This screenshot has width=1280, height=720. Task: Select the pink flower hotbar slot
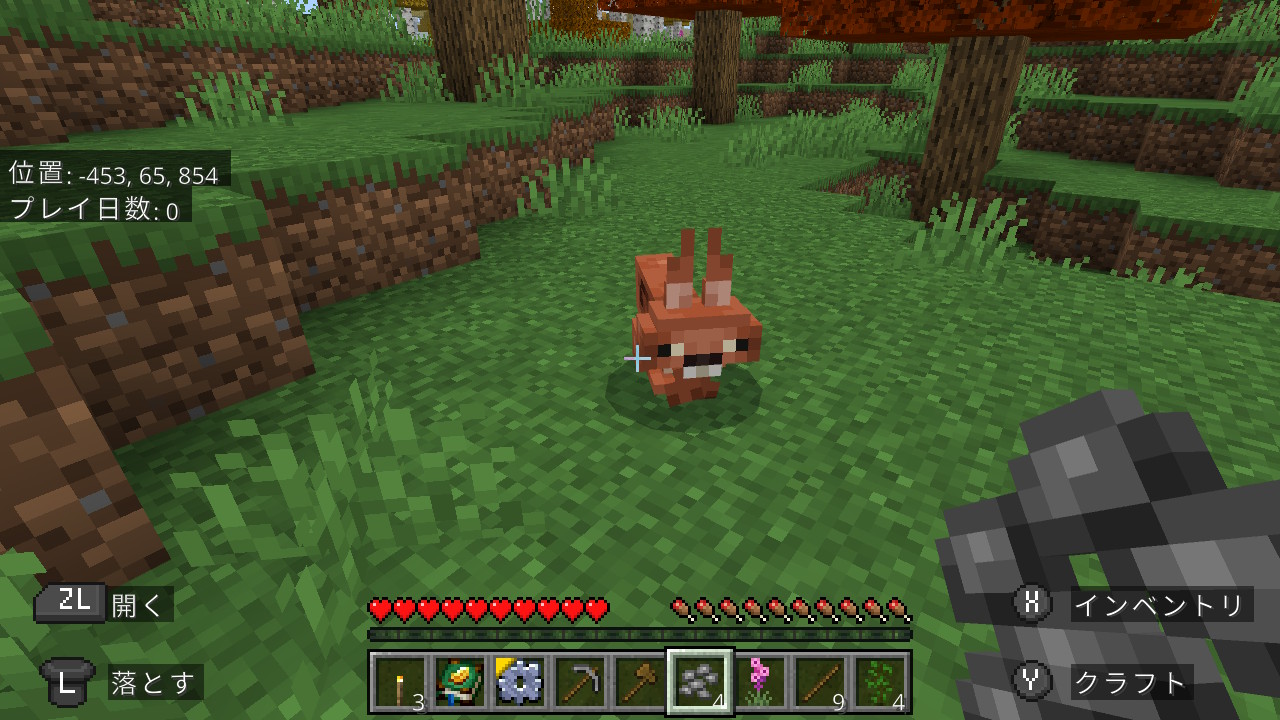[760, 682]
